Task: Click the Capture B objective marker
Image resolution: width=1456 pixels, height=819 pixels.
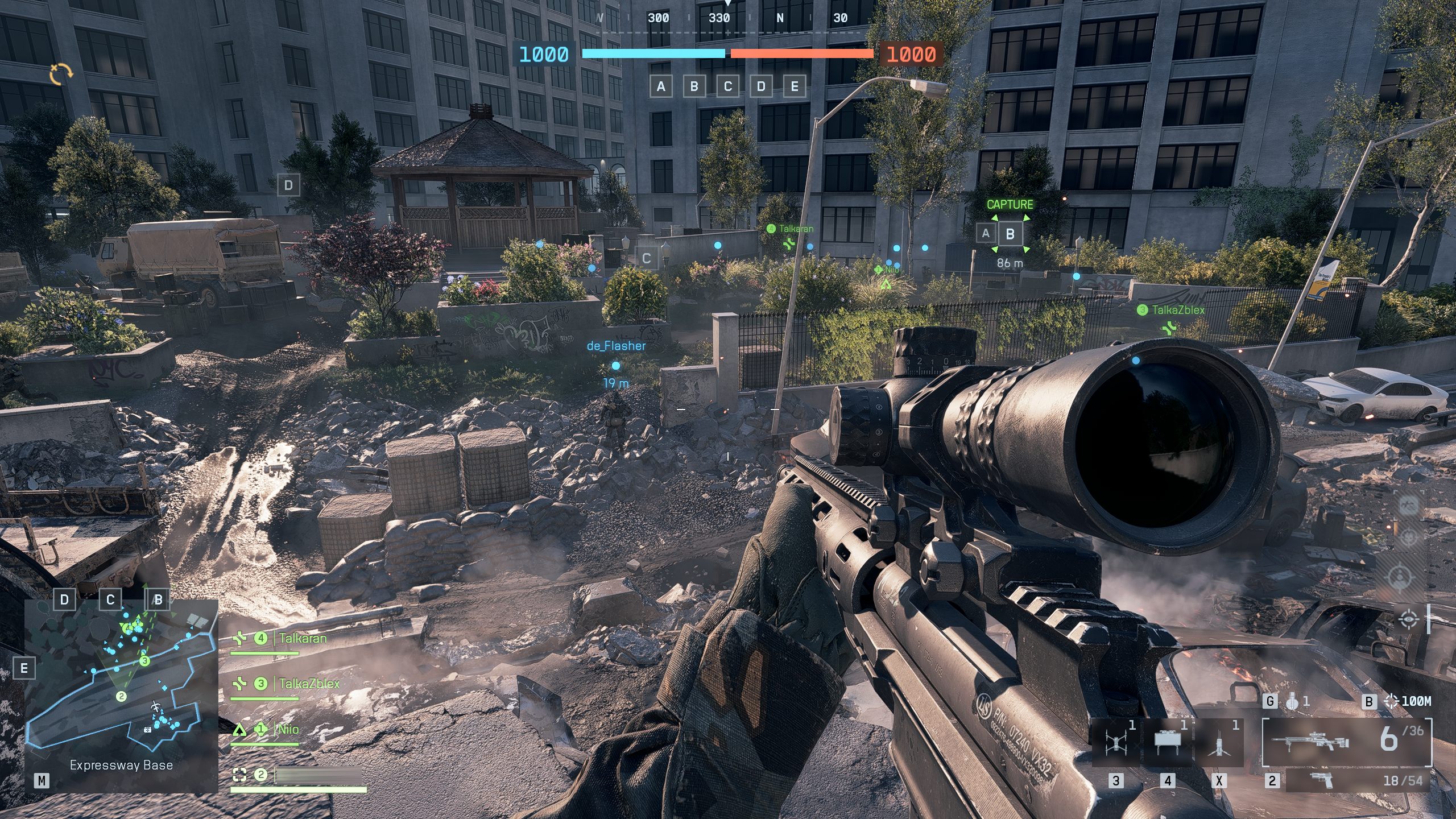Action: click(1010, 234)
